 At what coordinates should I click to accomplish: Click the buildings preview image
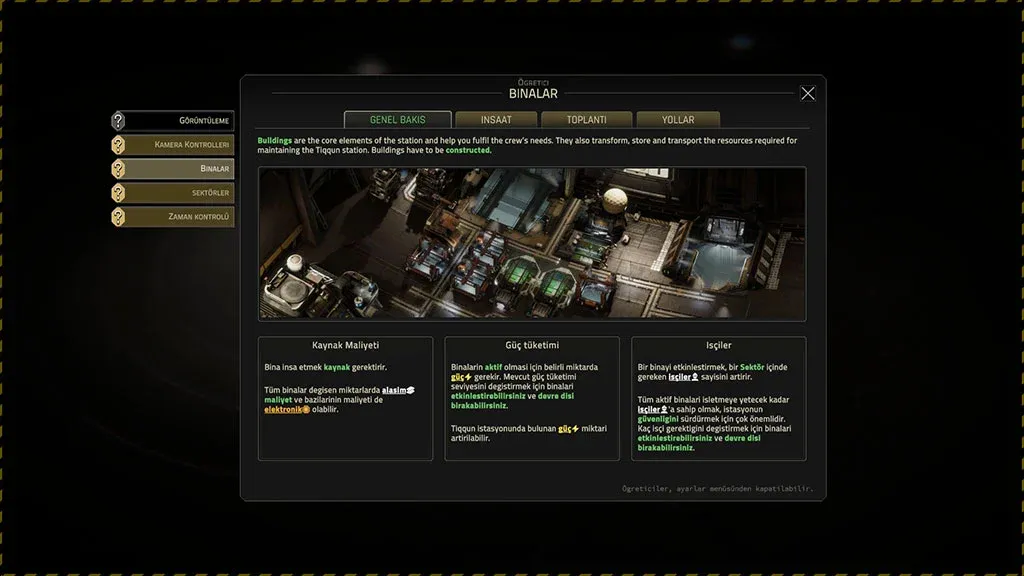coord(532,243)
